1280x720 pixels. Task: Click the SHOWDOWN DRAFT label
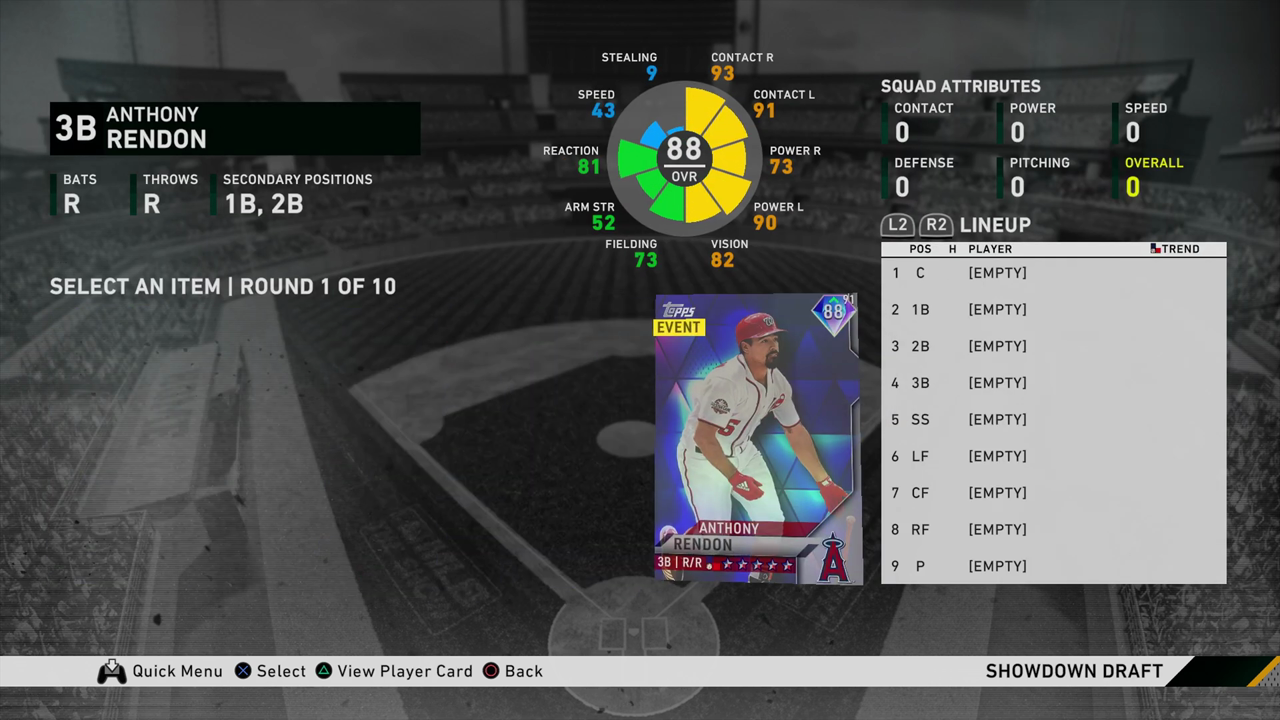1074,671
